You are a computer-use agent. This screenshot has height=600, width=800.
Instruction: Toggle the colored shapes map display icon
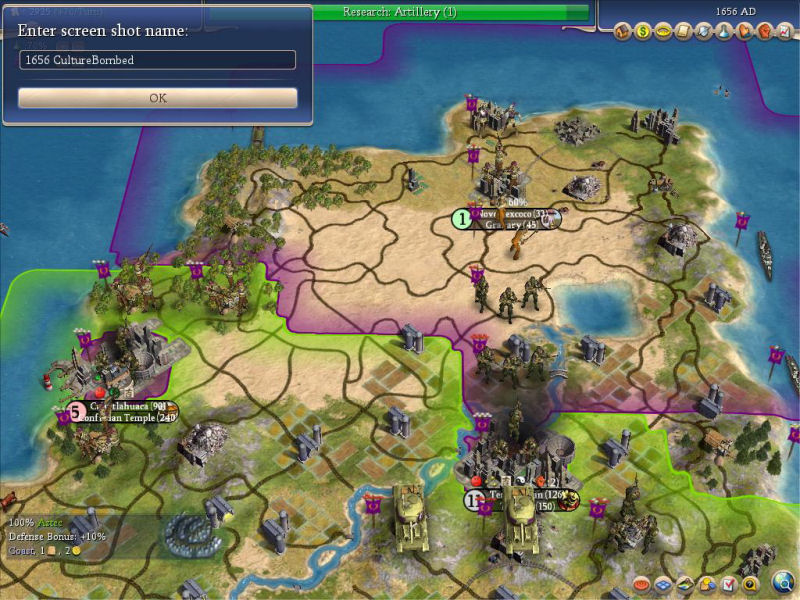point(707,583)
